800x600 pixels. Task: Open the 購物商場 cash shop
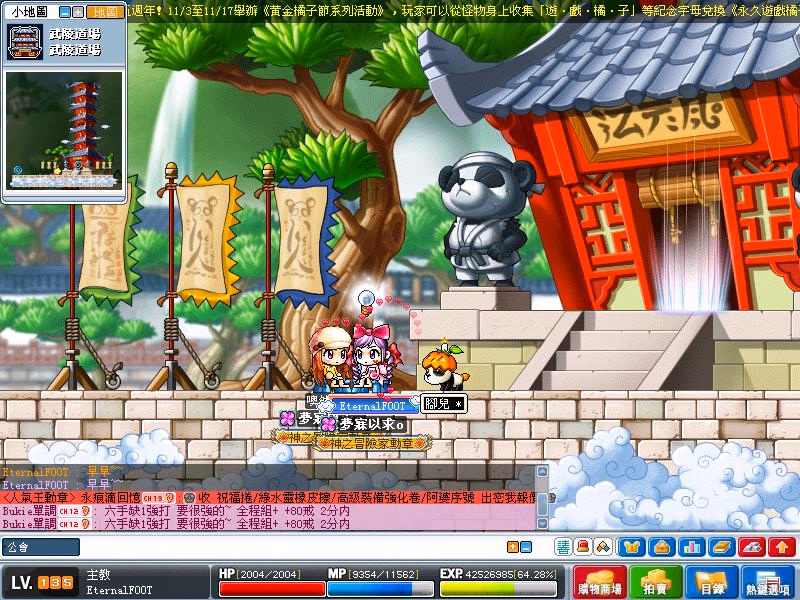(601, 583)
